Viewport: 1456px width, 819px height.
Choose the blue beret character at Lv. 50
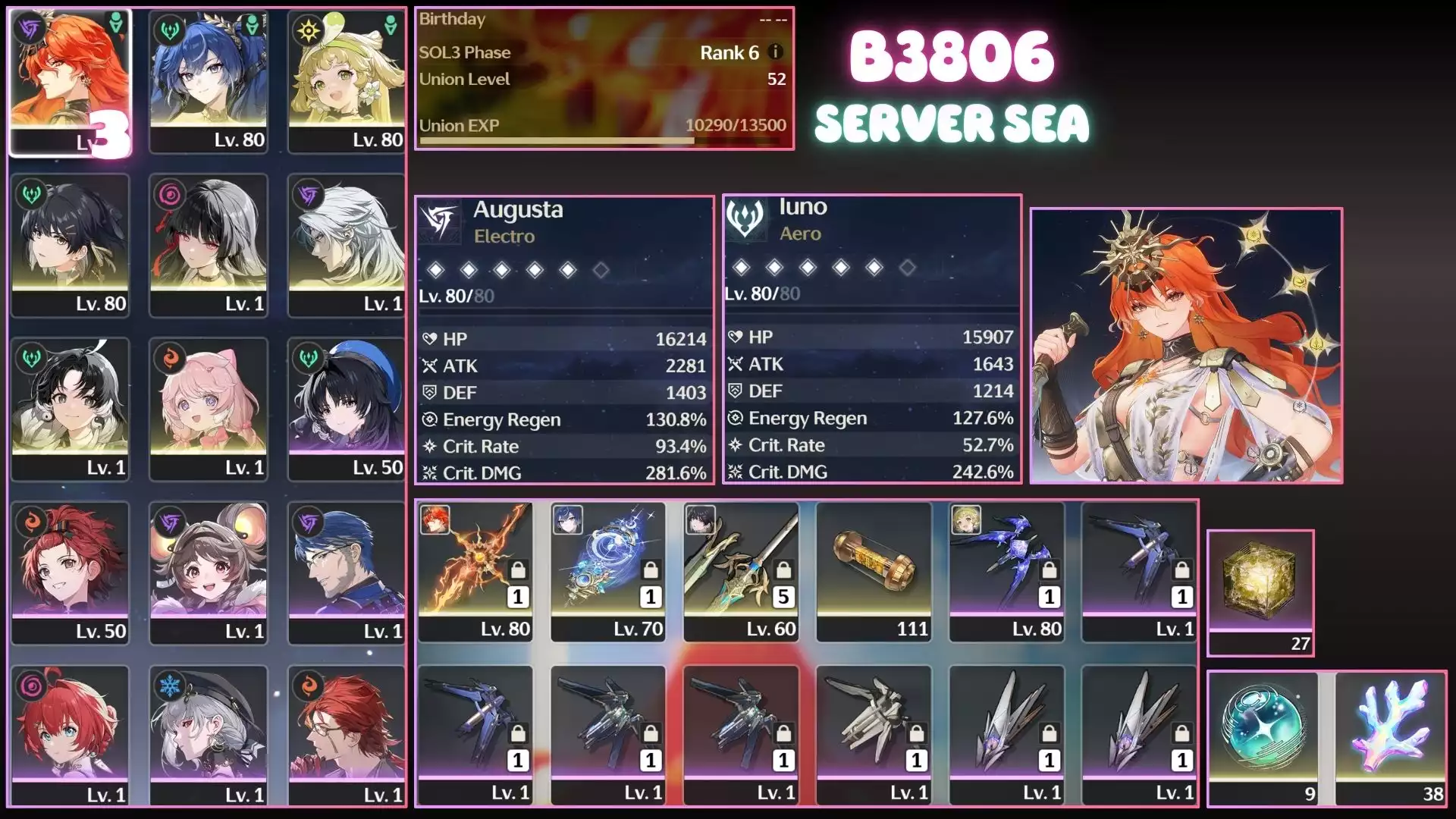tap(347, 408)
